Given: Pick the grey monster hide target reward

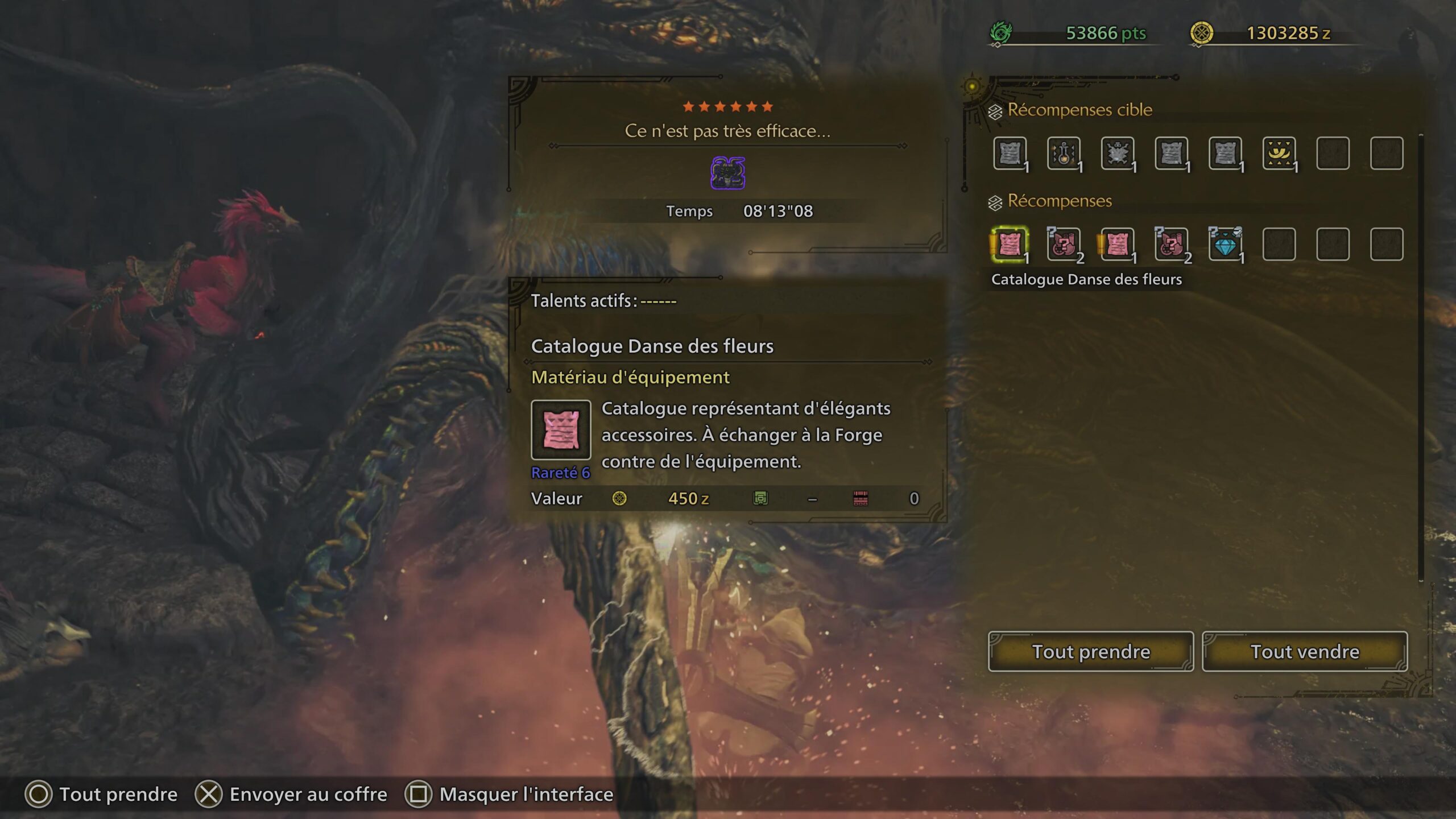Looking at the screenshot, I should tap(1117, 154).
